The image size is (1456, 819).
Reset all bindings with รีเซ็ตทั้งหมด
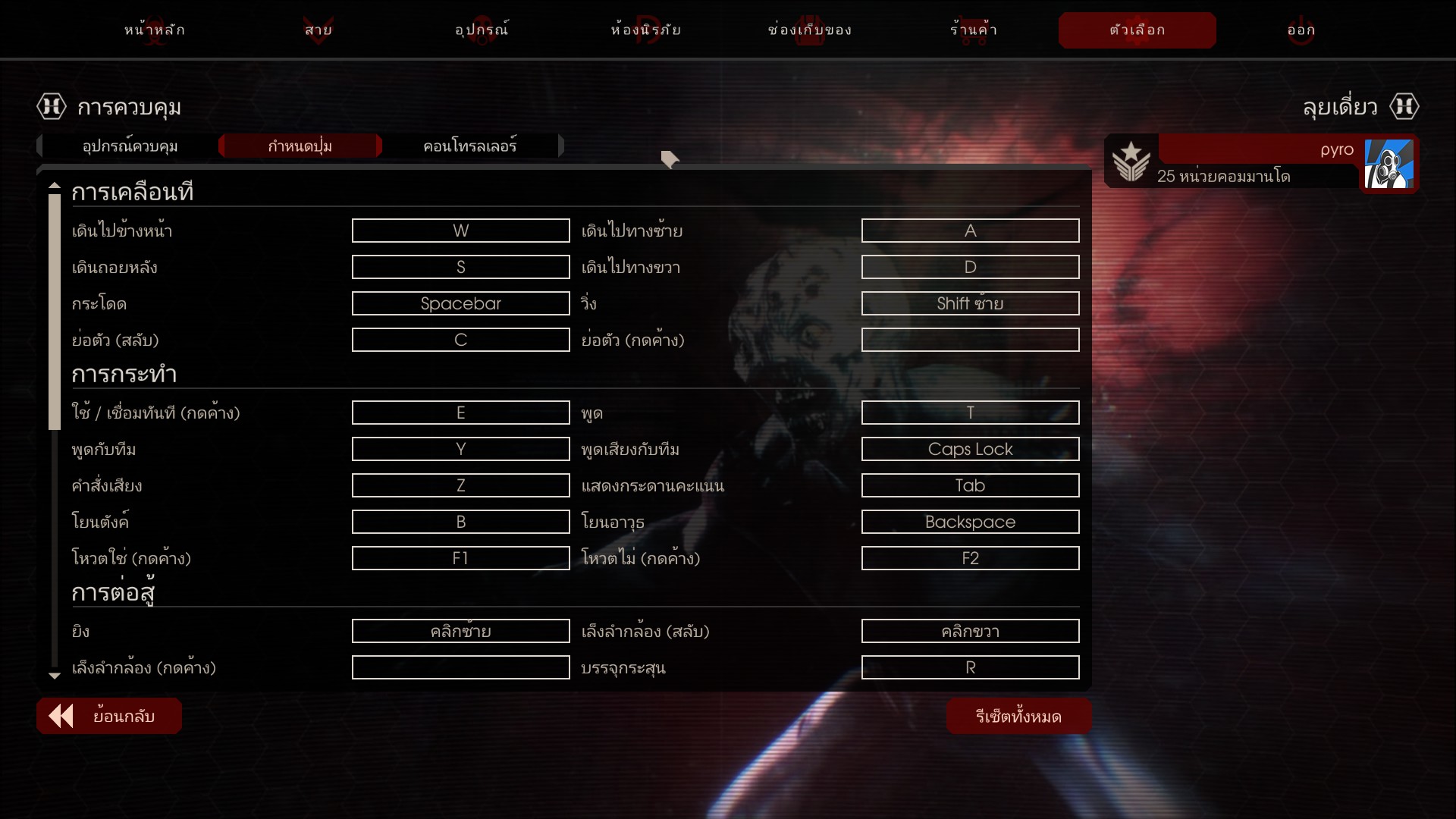[x=1018, y=716]
